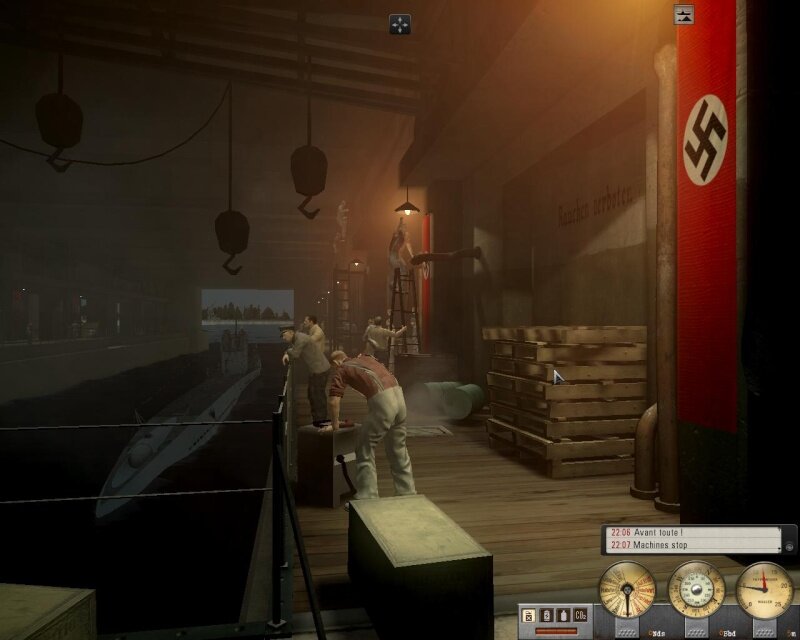Set speed on the engine telegraph dial
Image resolution: width=800 pixels, height=640 pixels.
[627, 589]
